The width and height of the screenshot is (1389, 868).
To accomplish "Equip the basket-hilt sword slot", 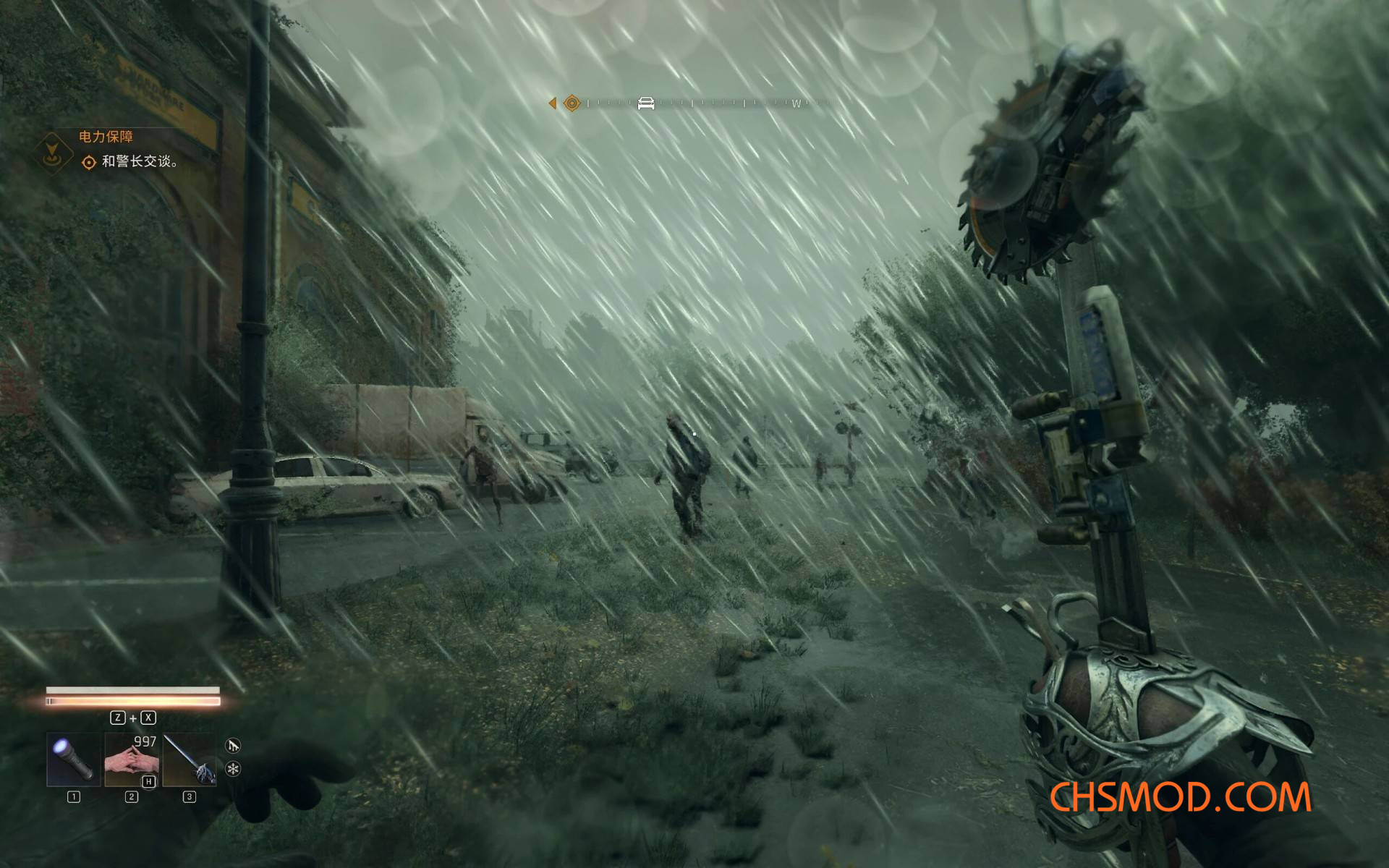I will [190, 759].
